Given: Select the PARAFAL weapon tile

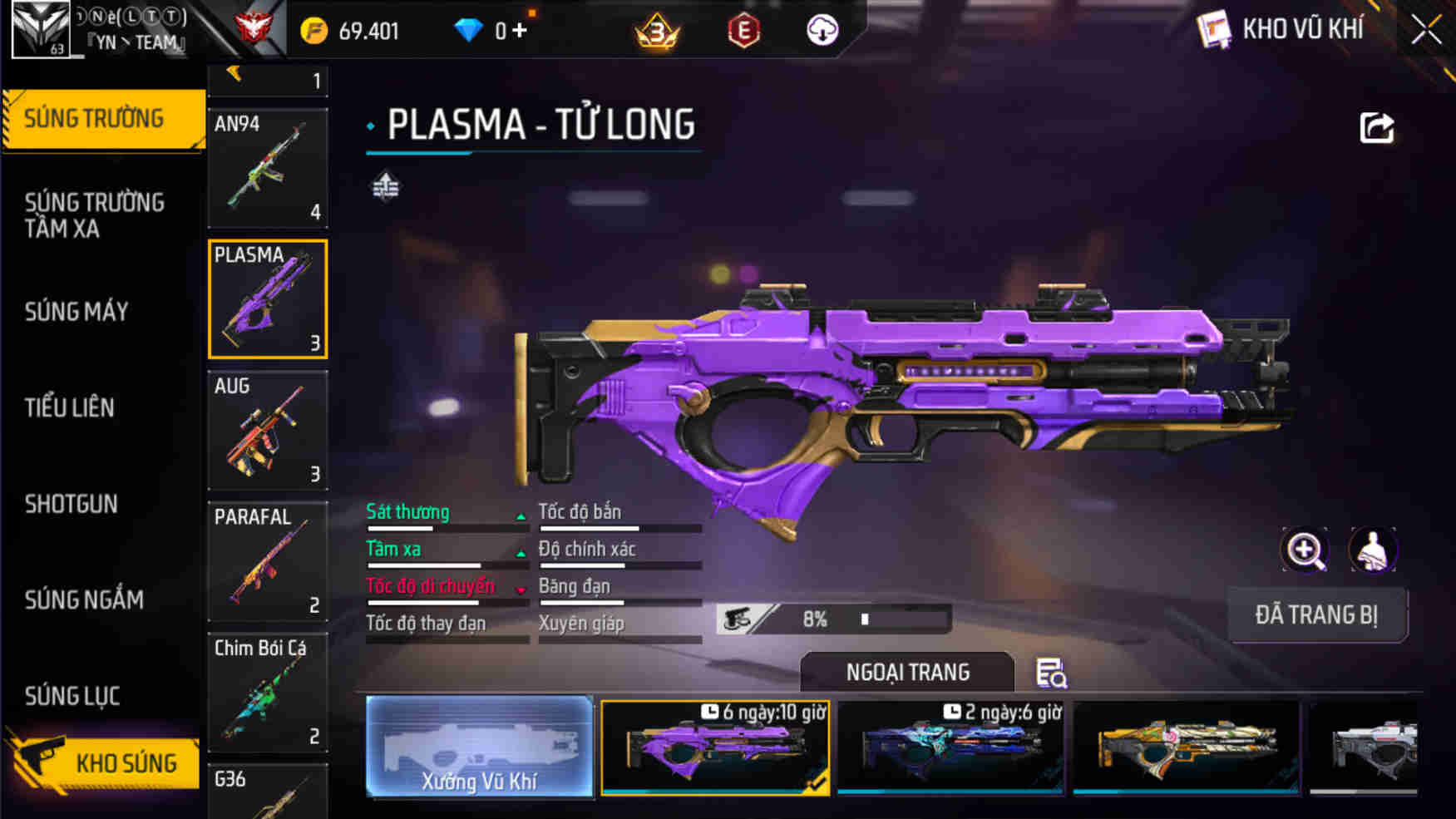Looking at the screenshot, I should 268,561.
